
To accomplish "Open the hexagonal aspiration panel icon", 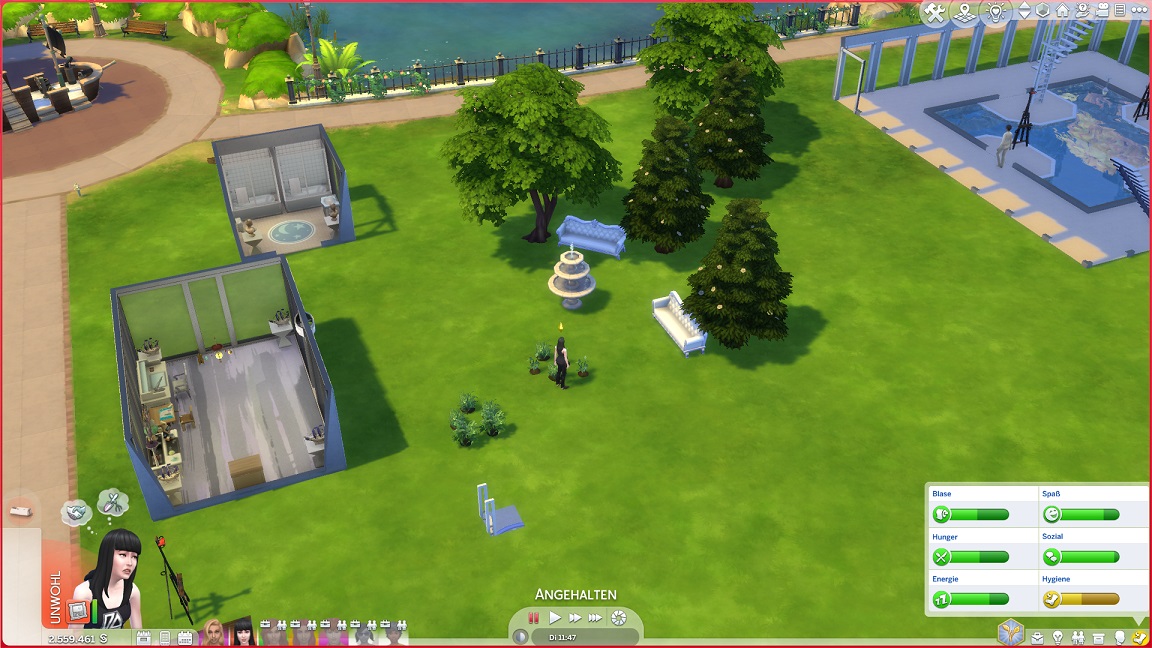I will (x=1010, y=633).
